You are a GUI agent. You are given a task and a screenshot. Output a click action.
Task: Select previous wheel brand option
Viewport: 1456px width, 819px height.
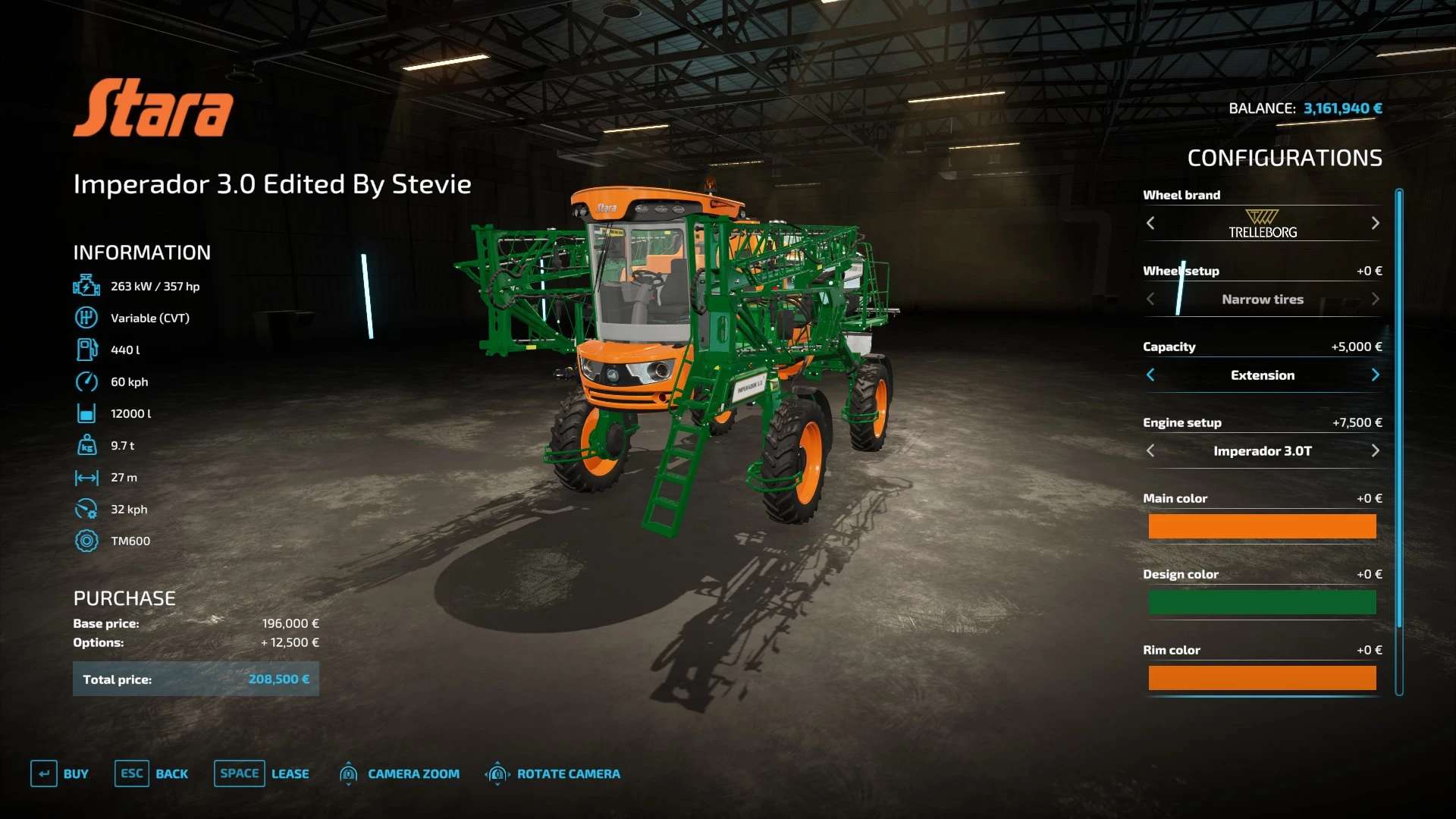(1150, 223)
